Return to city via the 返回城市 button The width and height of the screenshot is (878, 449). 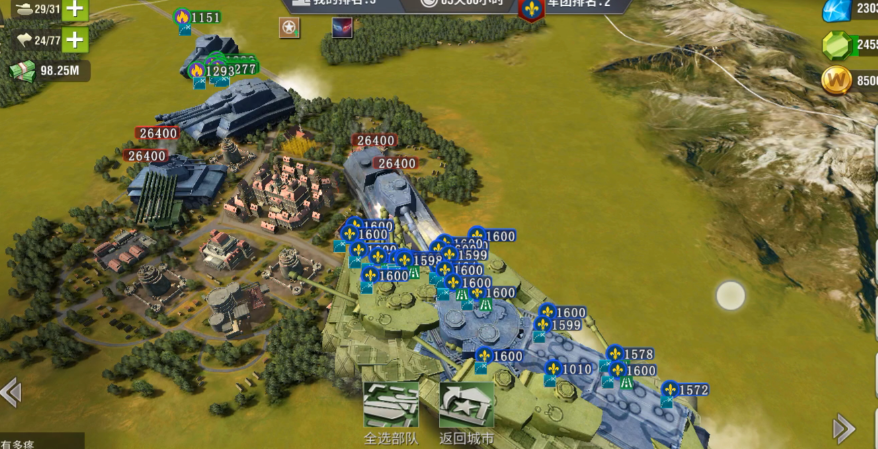pyautogui.click(x=466, y=407)
